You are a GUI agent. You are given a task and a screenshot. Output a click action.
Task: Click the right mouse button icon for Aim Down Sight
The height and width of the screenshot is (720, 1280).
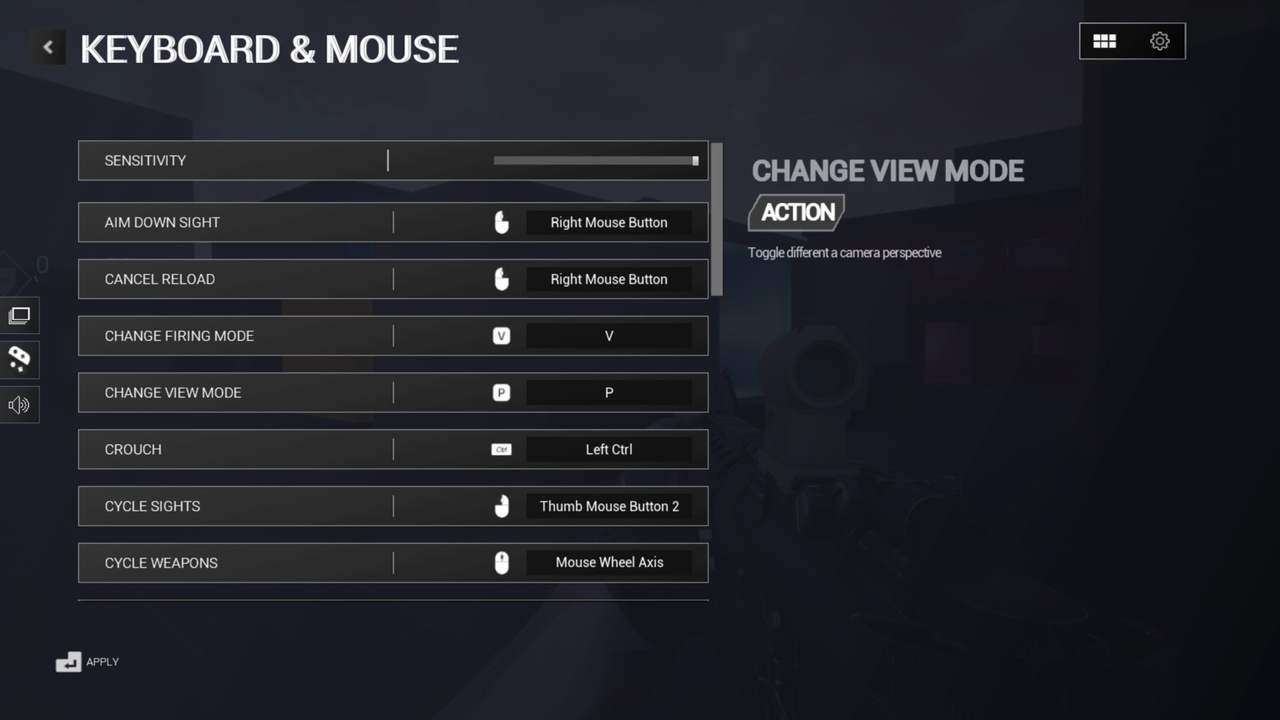coord(501,222)
